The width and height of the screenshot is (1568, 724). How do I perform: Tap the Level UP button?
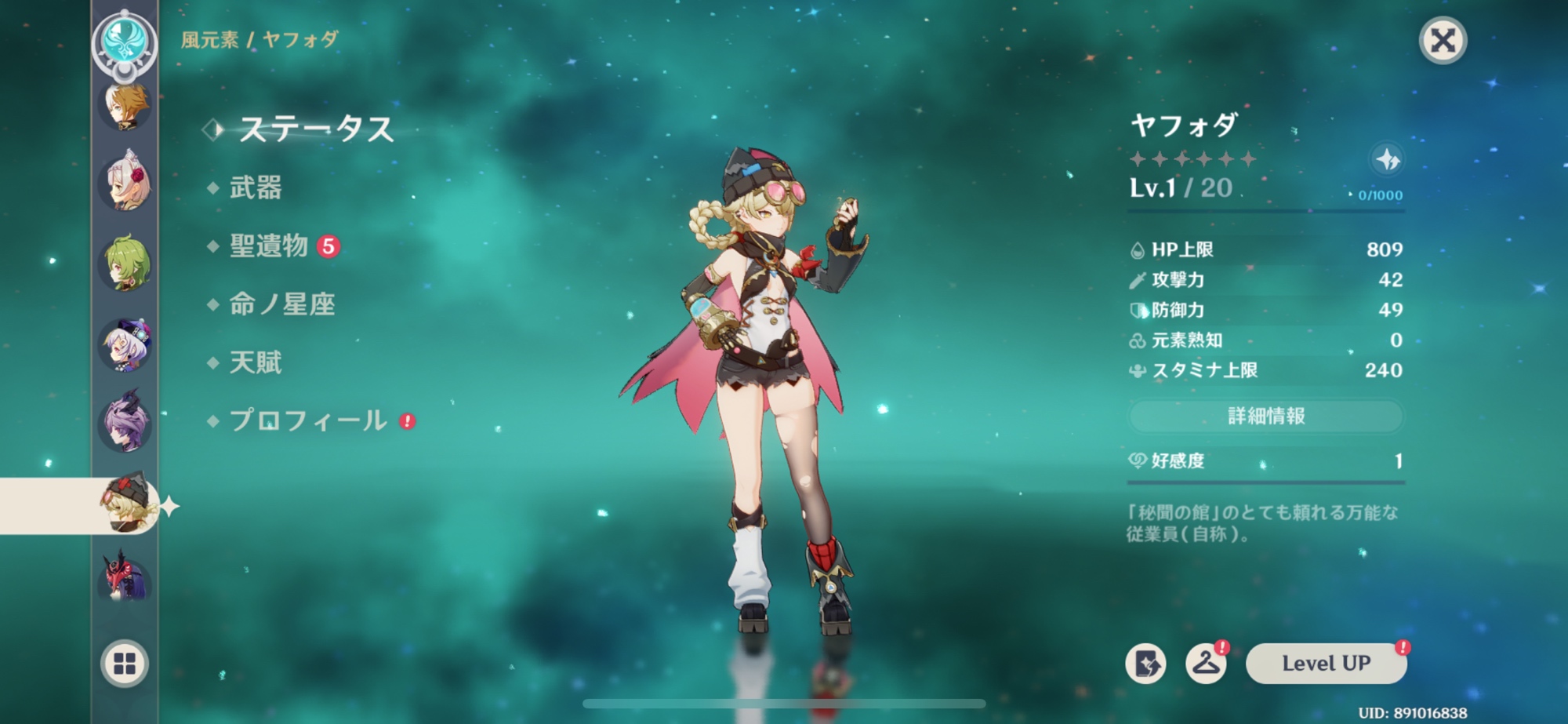point(1326,664)
